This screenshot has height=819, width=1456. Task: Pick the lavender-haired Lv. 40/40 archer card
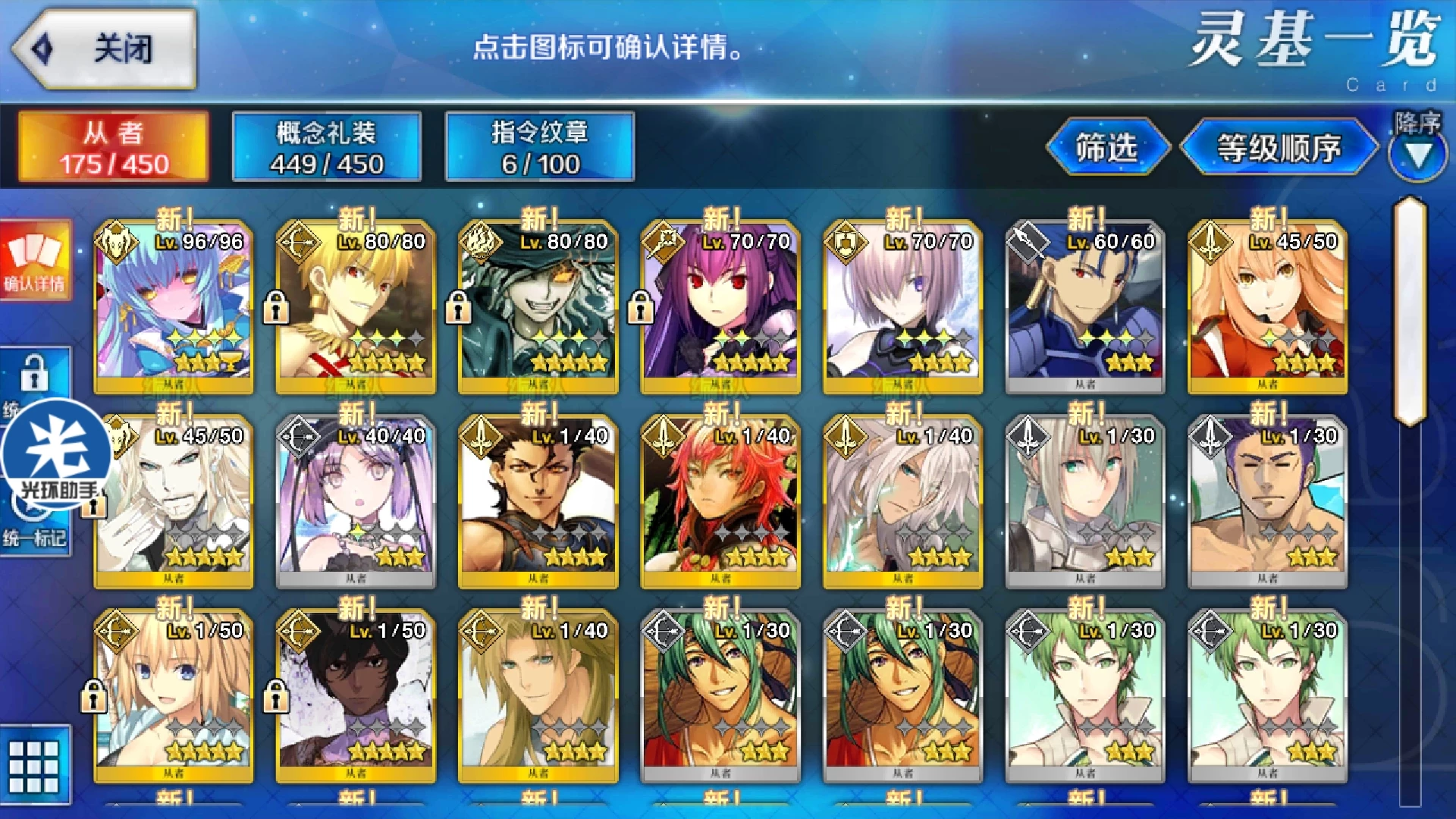pos(356,502)
